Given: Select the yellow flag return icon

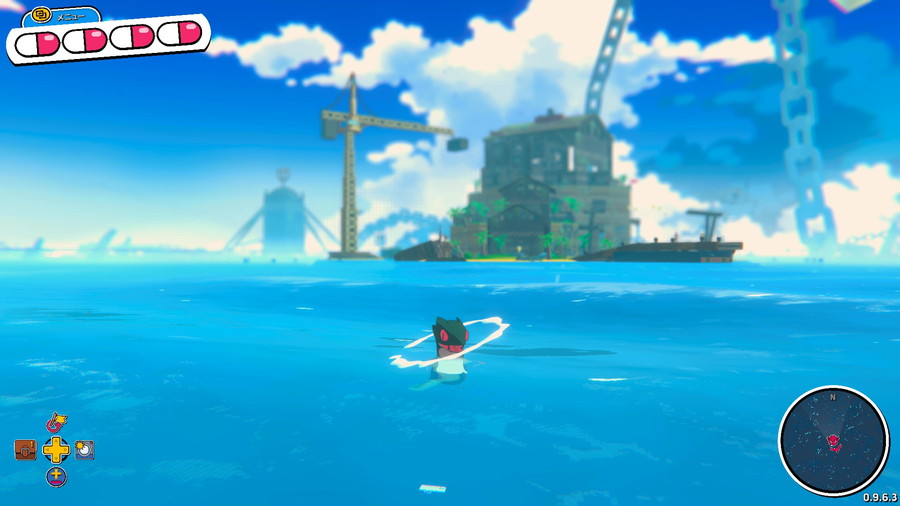Looking at the screenshot, I should pos(57,424).
